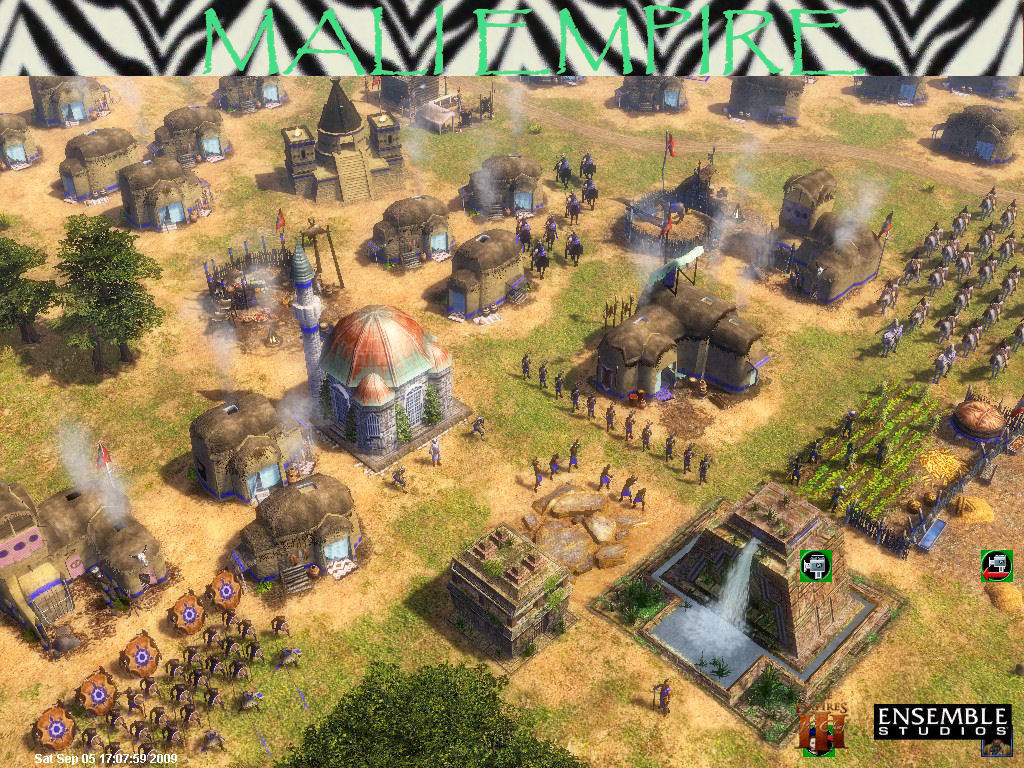This screenshot has height=768, width=1024.
Task: Select the camera icon with red arrow
Action: (996, 565)
